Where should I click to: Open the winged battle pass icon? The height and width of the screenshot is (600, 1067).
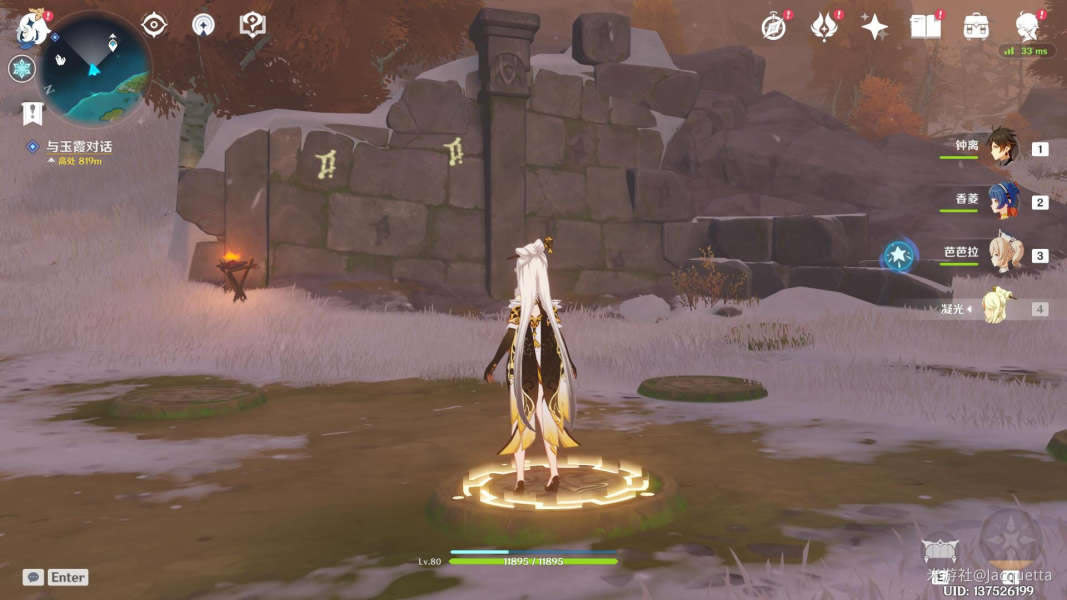(823, 27)
